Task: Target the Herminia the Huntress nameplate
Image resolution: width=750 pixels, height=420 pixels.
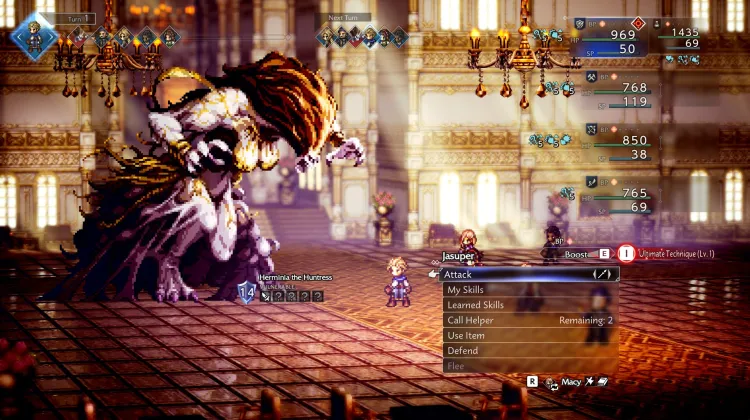Action: click(x=294, y=277)
